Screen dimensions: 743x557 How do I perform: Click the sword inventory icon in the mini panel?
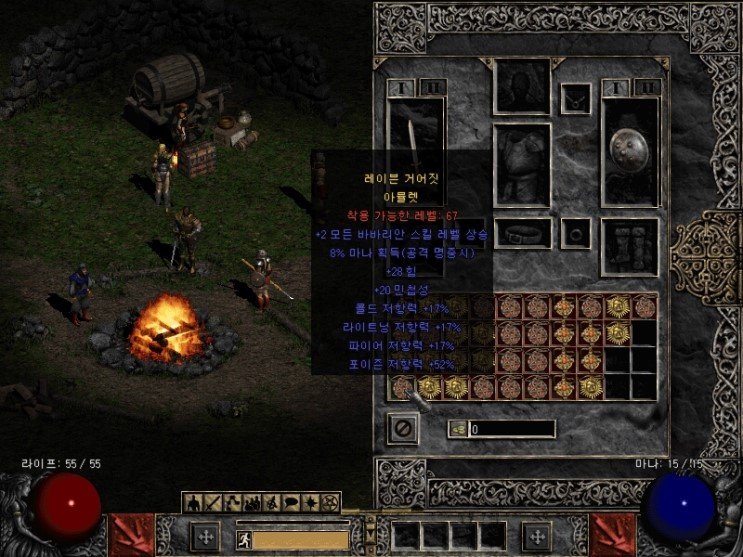coord(210,501)
